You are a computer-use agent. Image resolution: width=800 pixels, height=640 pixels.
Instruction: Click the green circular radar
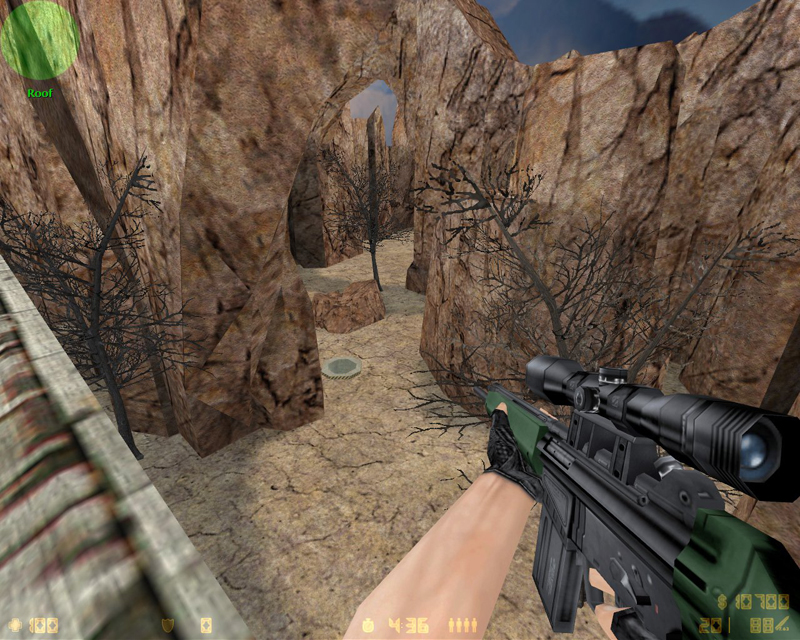pos(40,40)
